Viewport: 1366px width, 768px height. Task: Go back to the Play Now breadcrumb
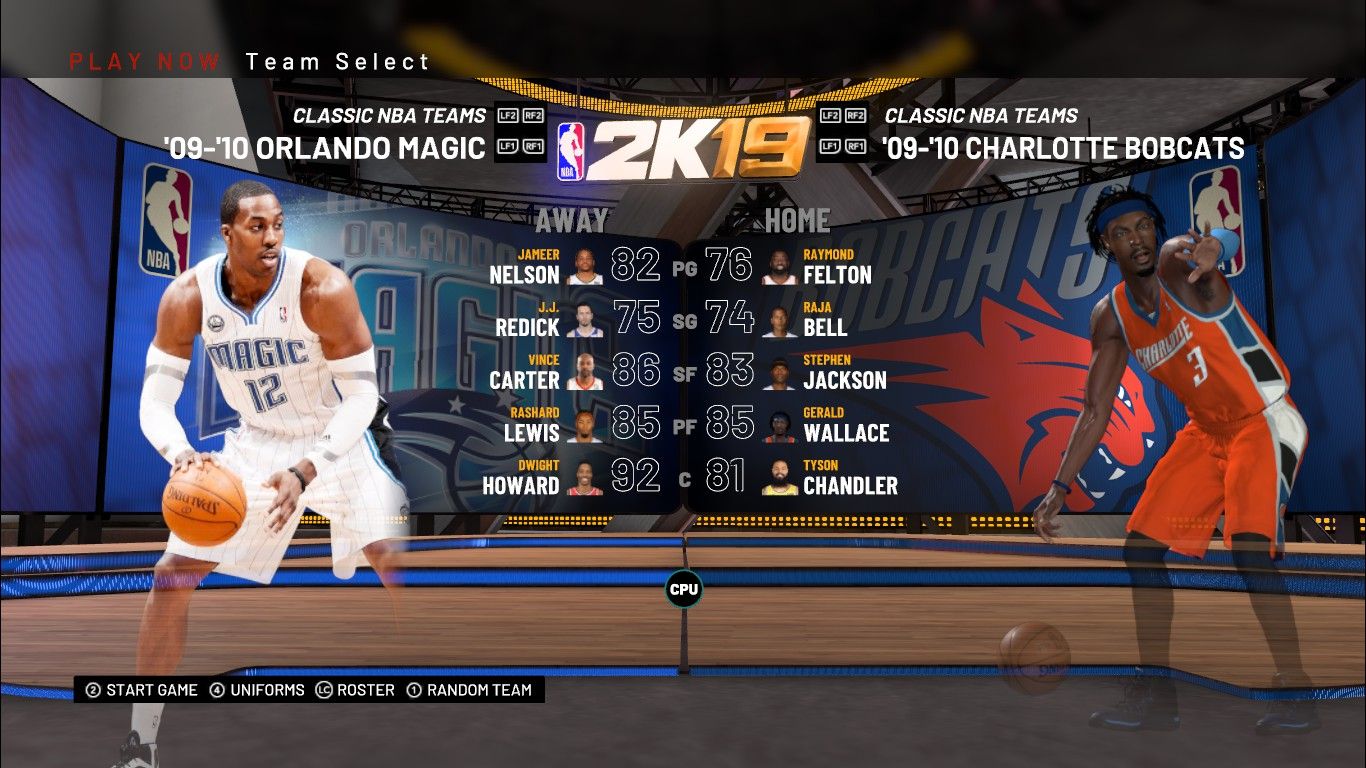tap(145, 62)
